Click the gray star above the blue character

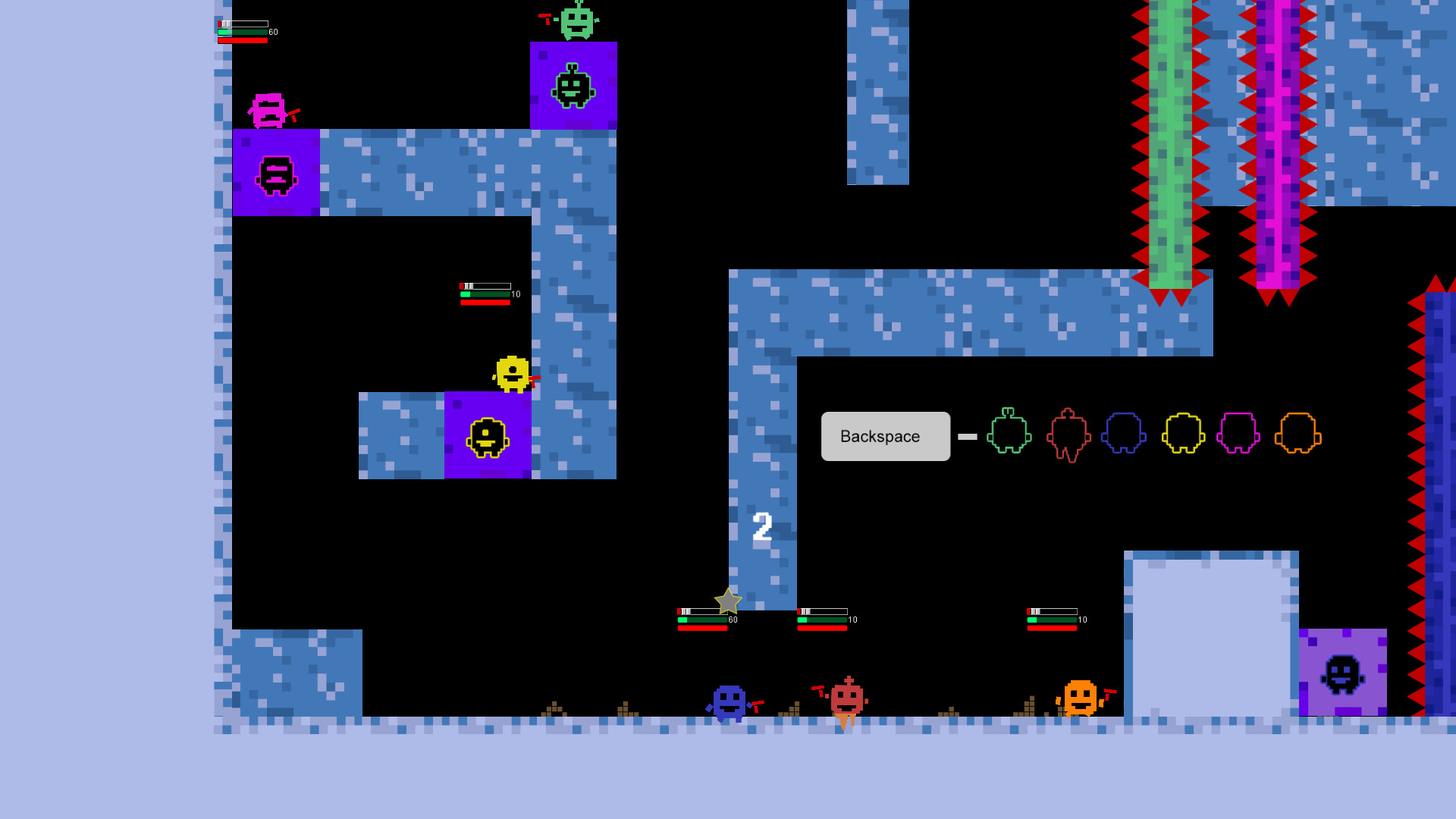tap(726, 601)
